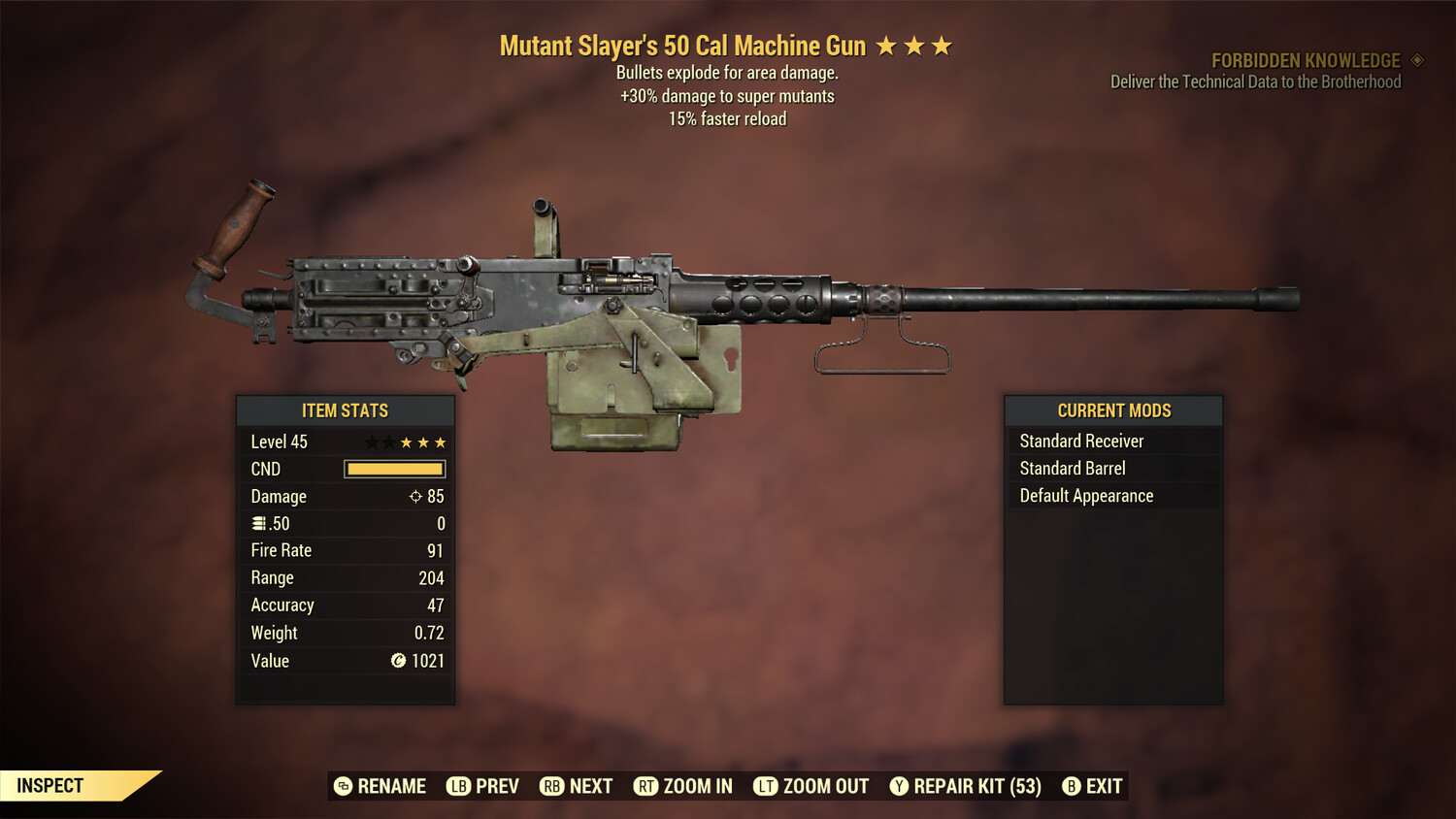Click the B glyph beside Exit

[1072, 786]
